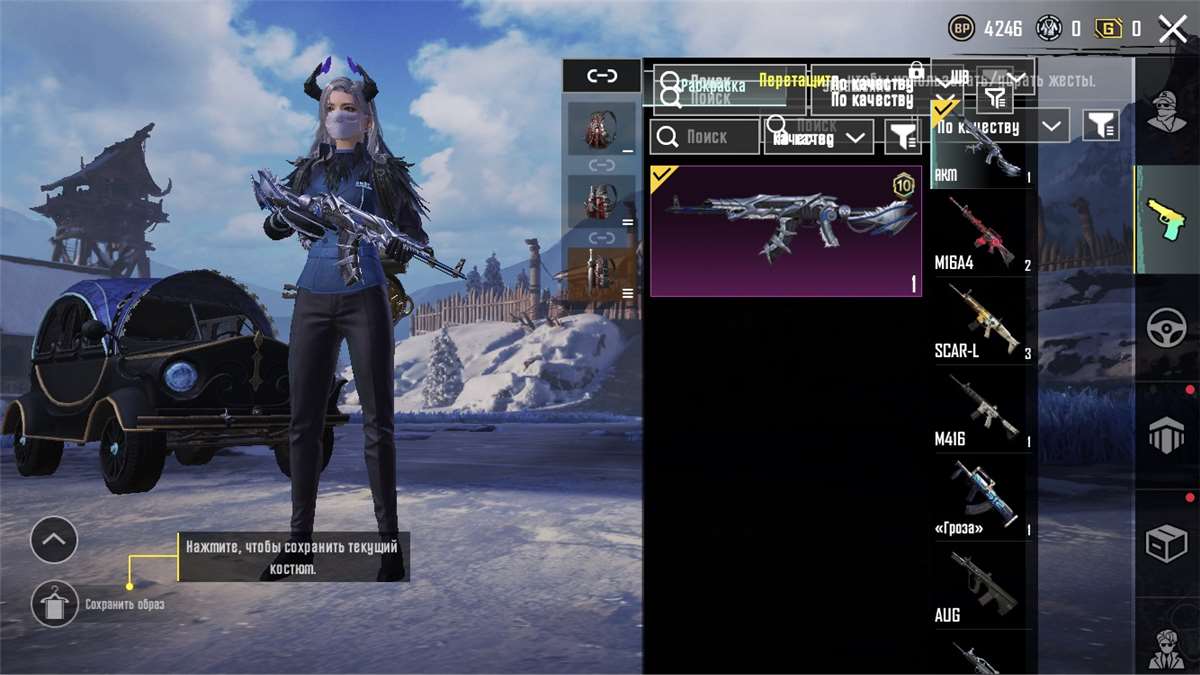This screenshot has width=1200, height=675.
Task: Toggle the chain link icon above backpacks
Action: pos(602,75)
